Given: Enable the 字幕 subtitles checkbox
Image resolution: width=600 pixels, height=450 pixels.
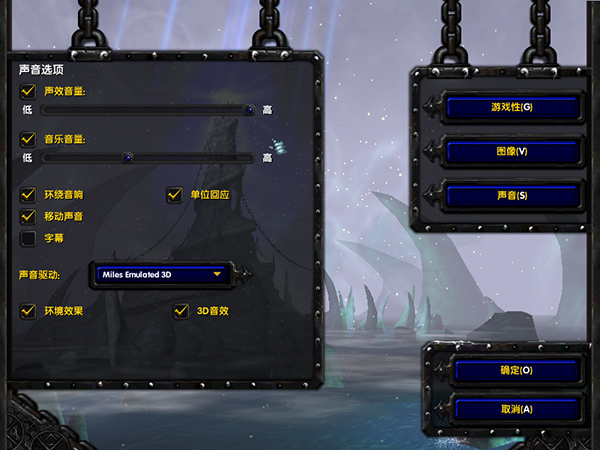Looking at the screenshot, I should tap(28, 238).
